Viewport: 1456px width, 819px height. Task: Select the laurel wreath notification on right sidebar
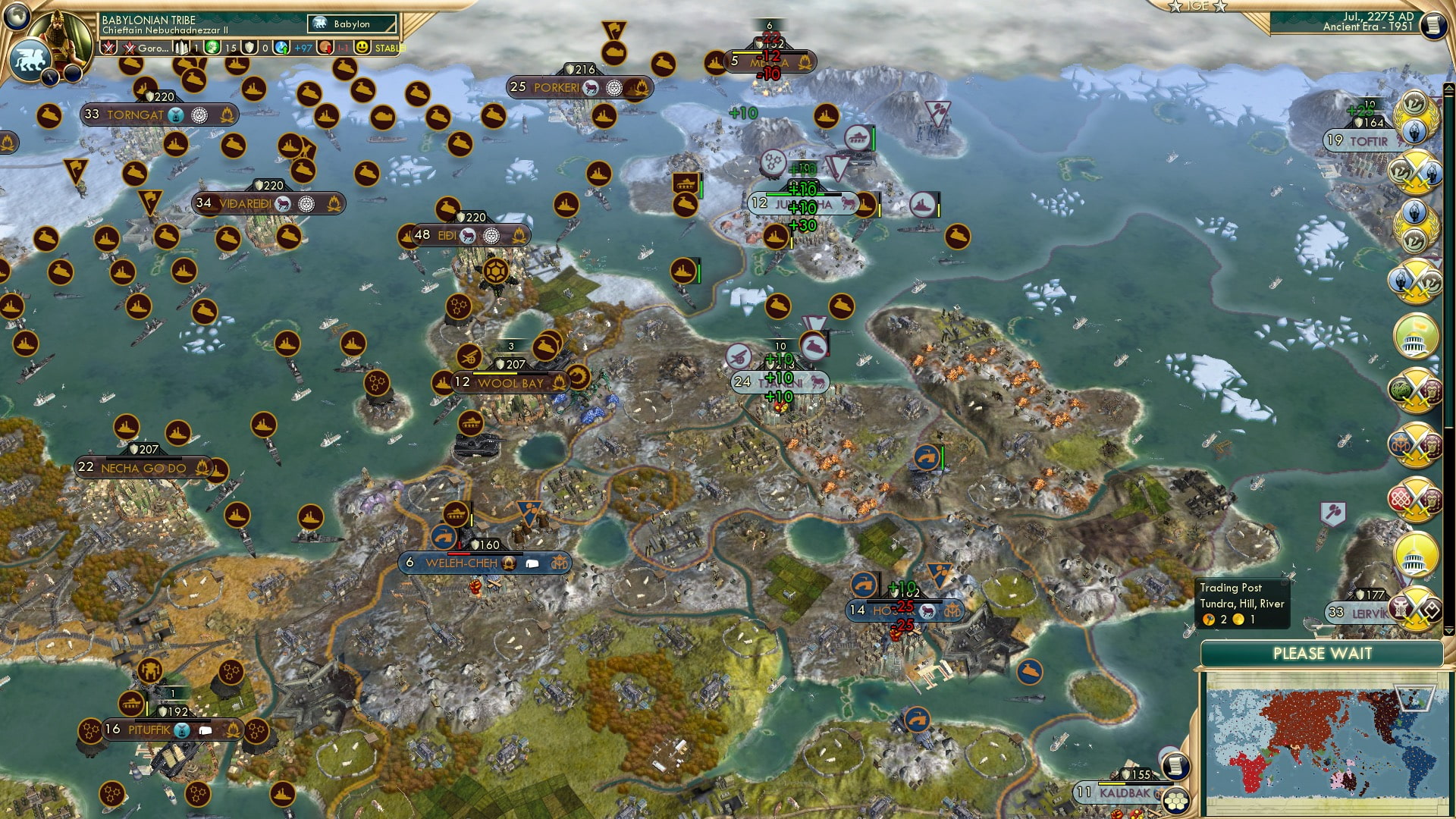[x=1414, y=115]
